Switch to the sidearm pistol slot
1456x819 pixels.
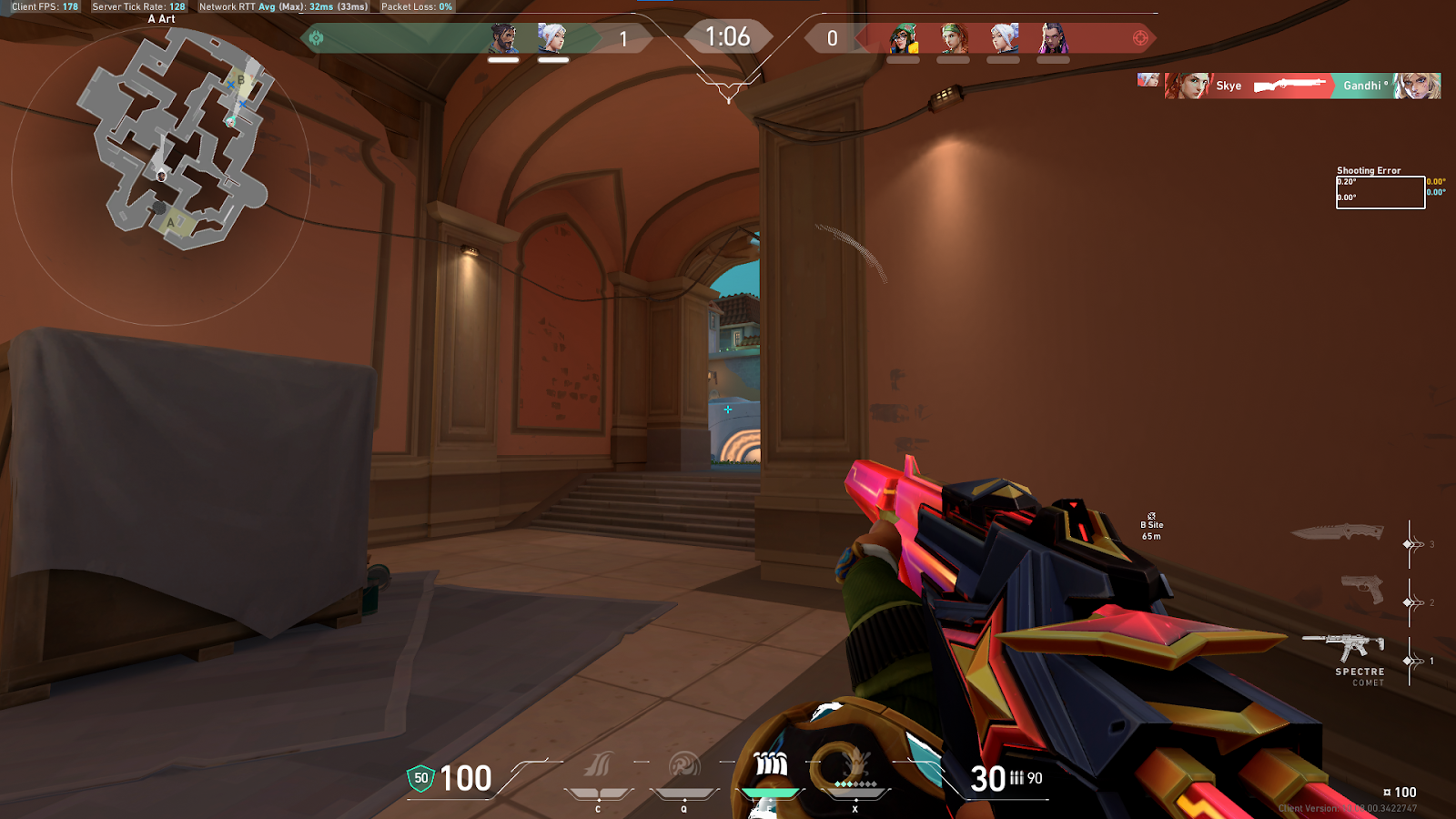1362,590
